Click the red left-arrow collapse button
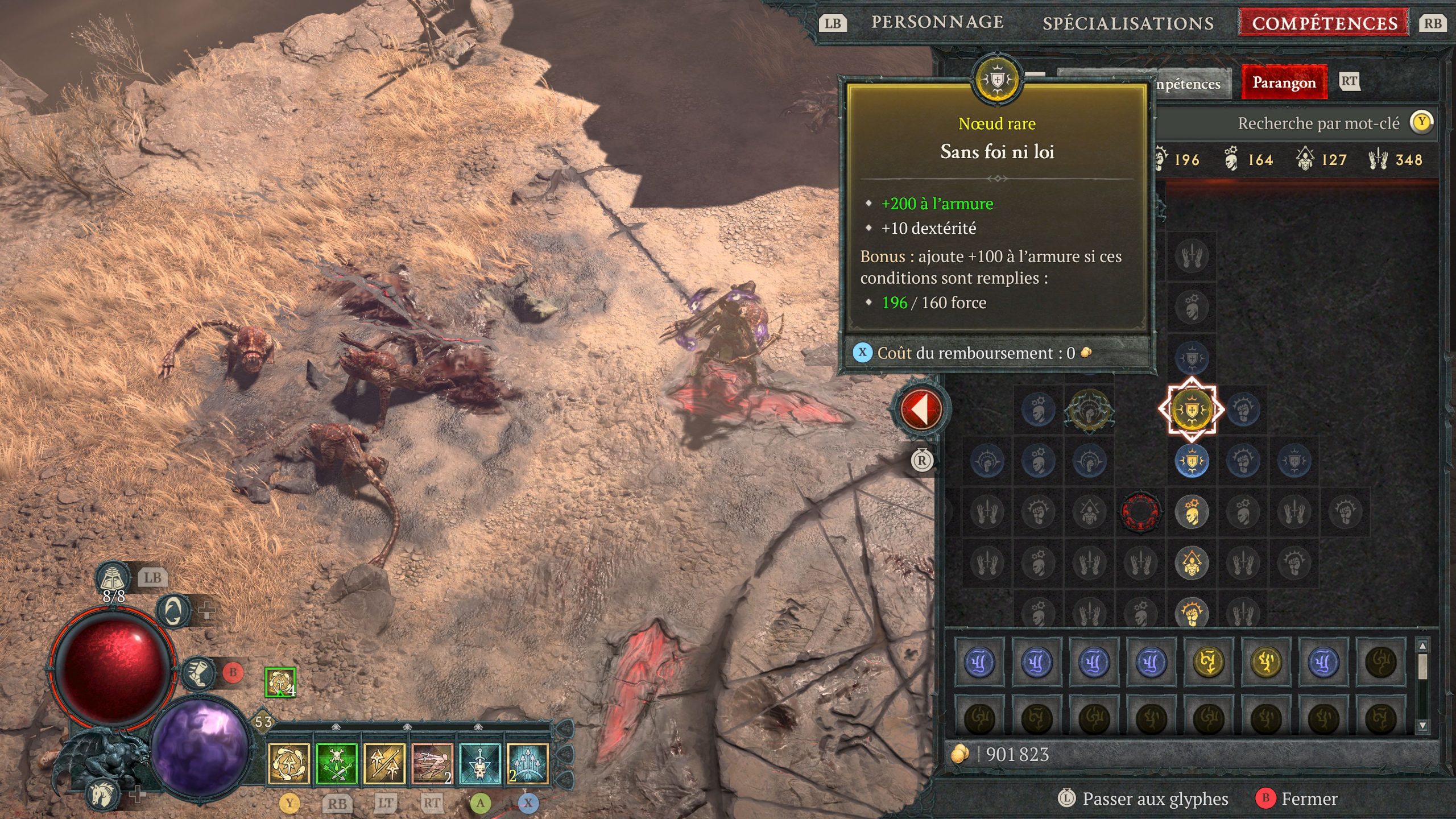This screenshot has height=819, width=1456. pos(921,409)
